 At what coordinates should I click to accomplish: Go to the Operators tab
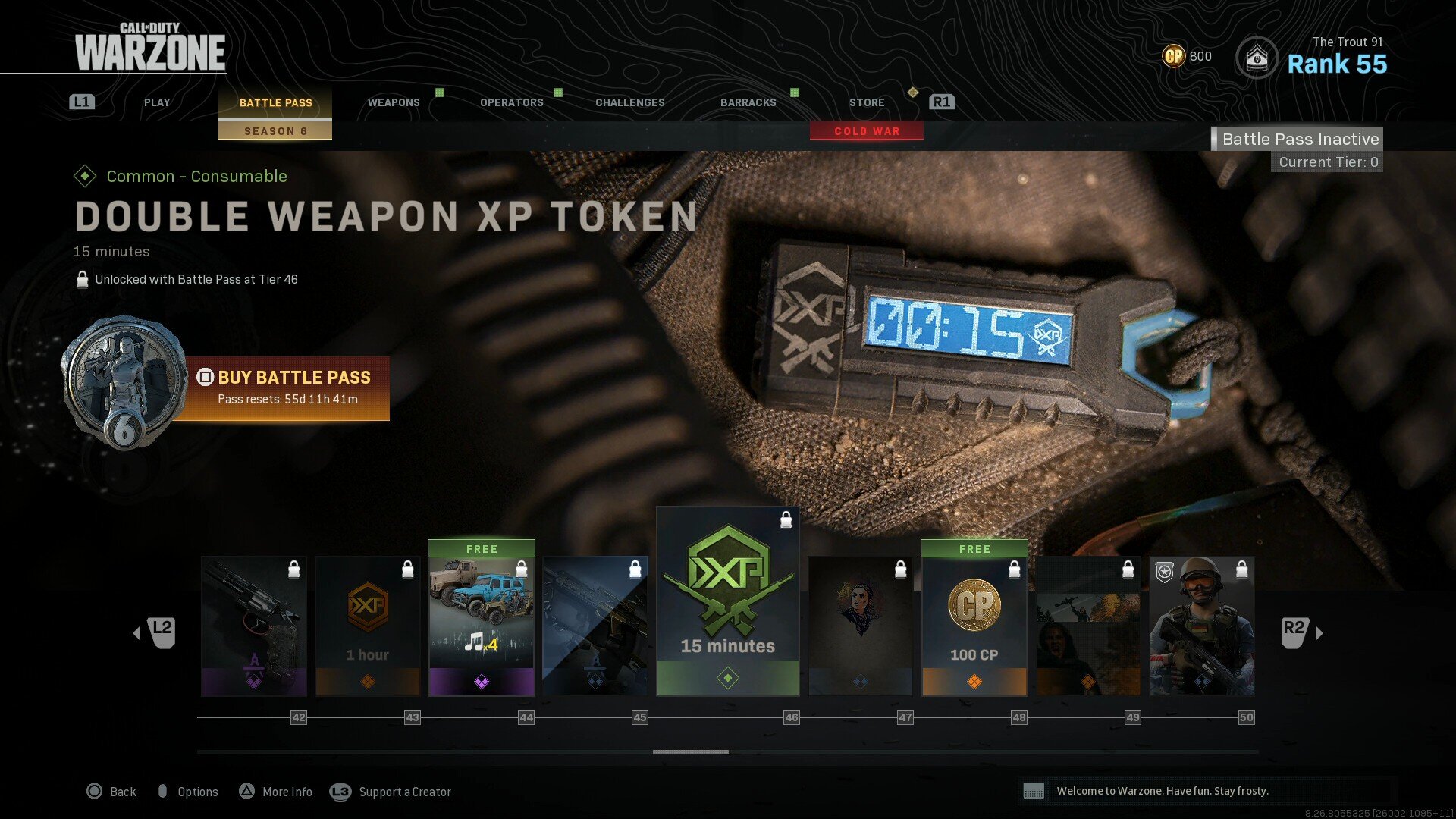(x=512, y=102)
